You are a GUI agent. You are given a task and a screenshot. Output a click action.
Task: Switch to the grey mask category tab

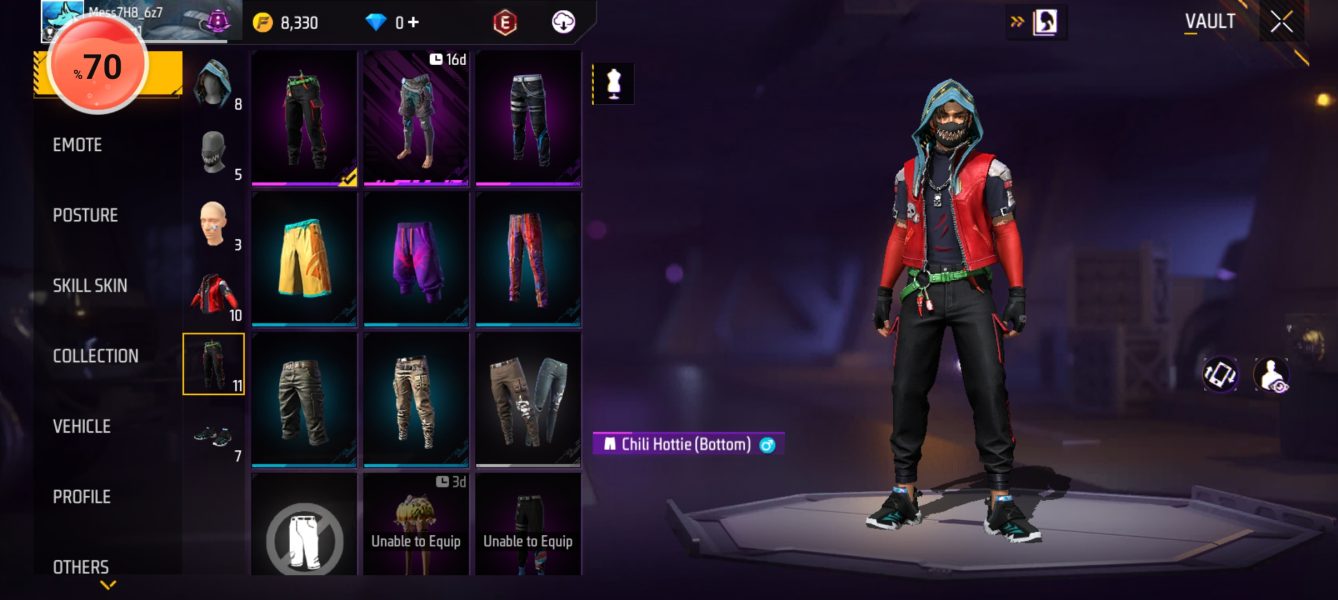click(213, 154)
